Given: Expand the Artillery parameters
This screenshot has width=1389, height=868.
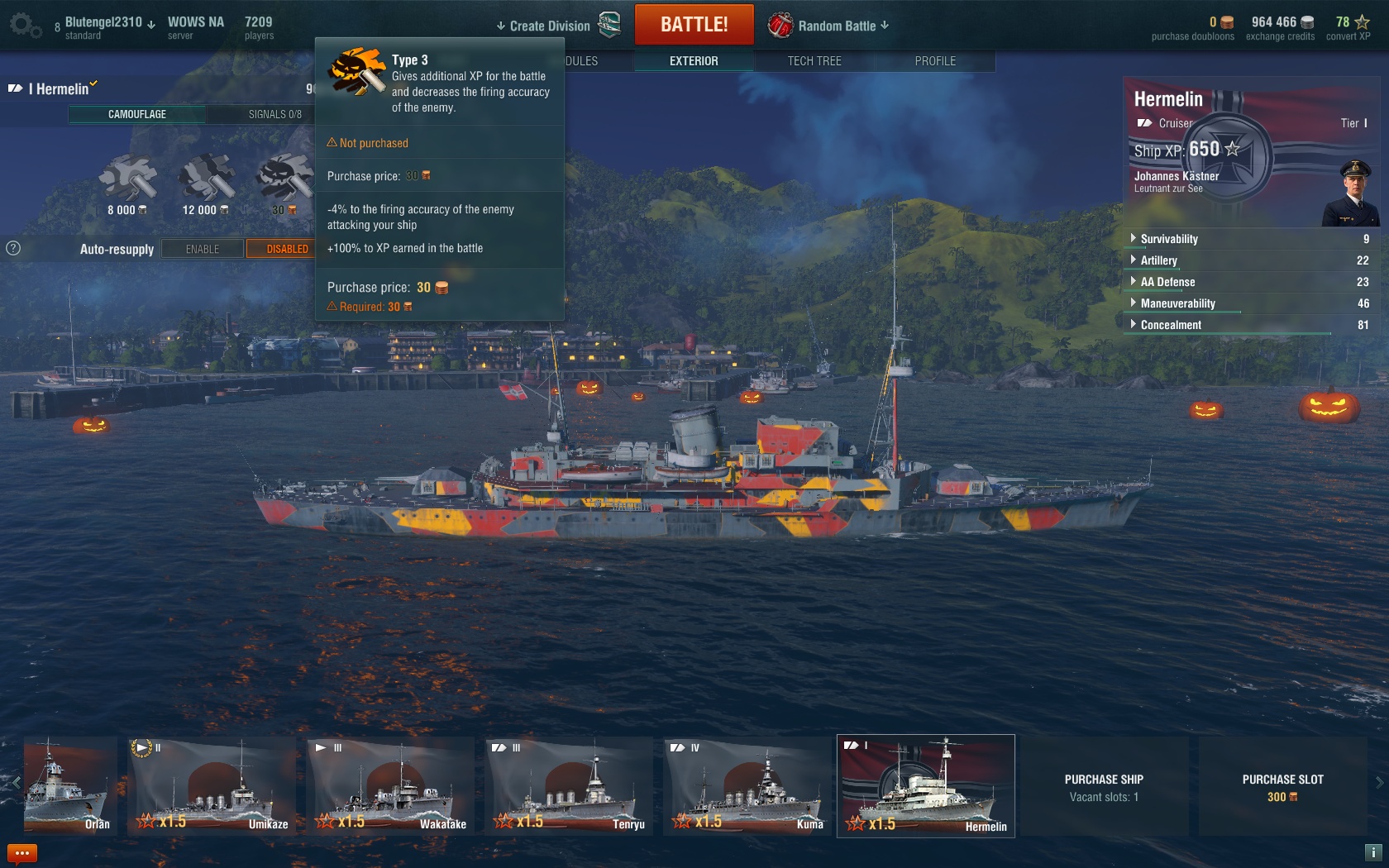Looking at the screenshot, I should click(x=1158, y=260).
